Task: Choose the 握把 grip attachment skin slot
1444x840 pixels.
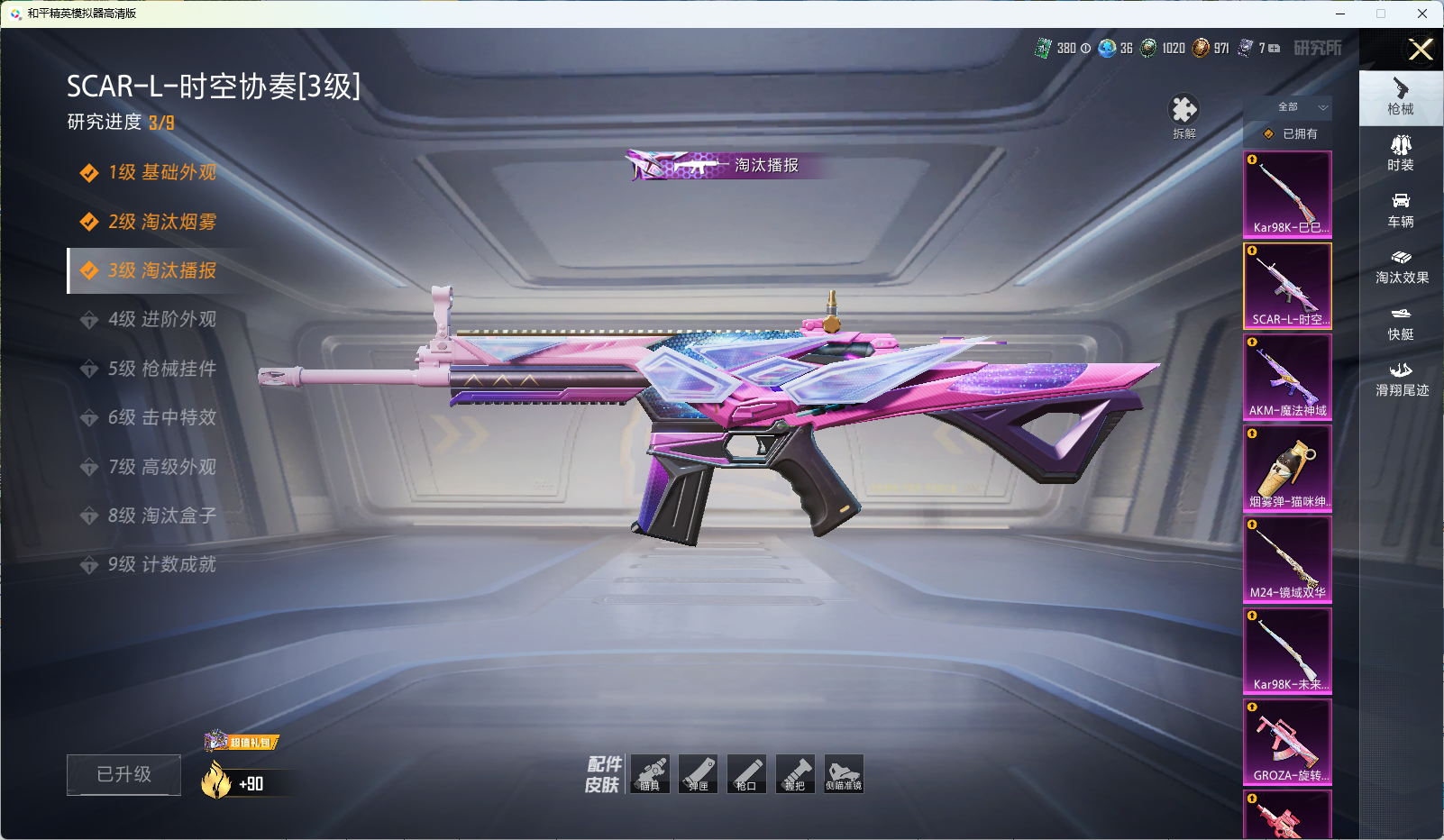Action: pyautogui.click(x=795, y=774)
